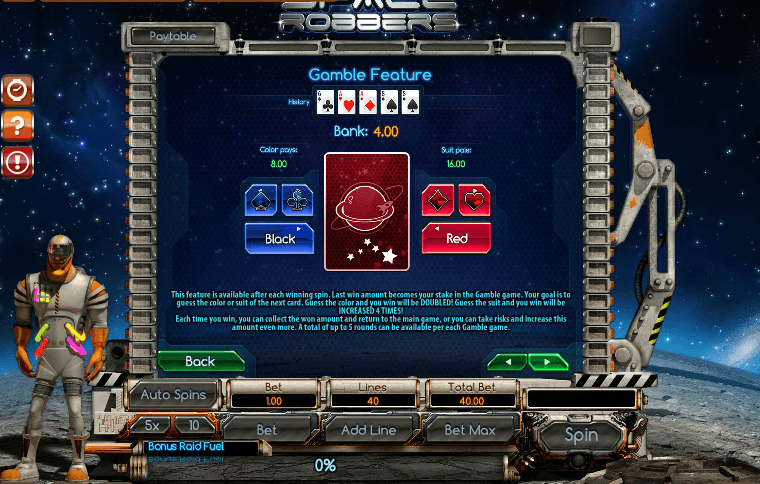Click the red exclamation mark icon

point(18,160)
